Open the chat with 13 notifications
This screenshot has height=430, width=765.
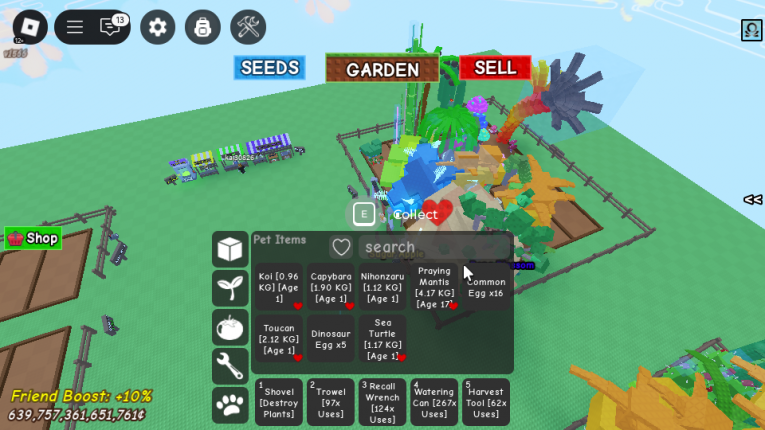[x=112, y=27]
